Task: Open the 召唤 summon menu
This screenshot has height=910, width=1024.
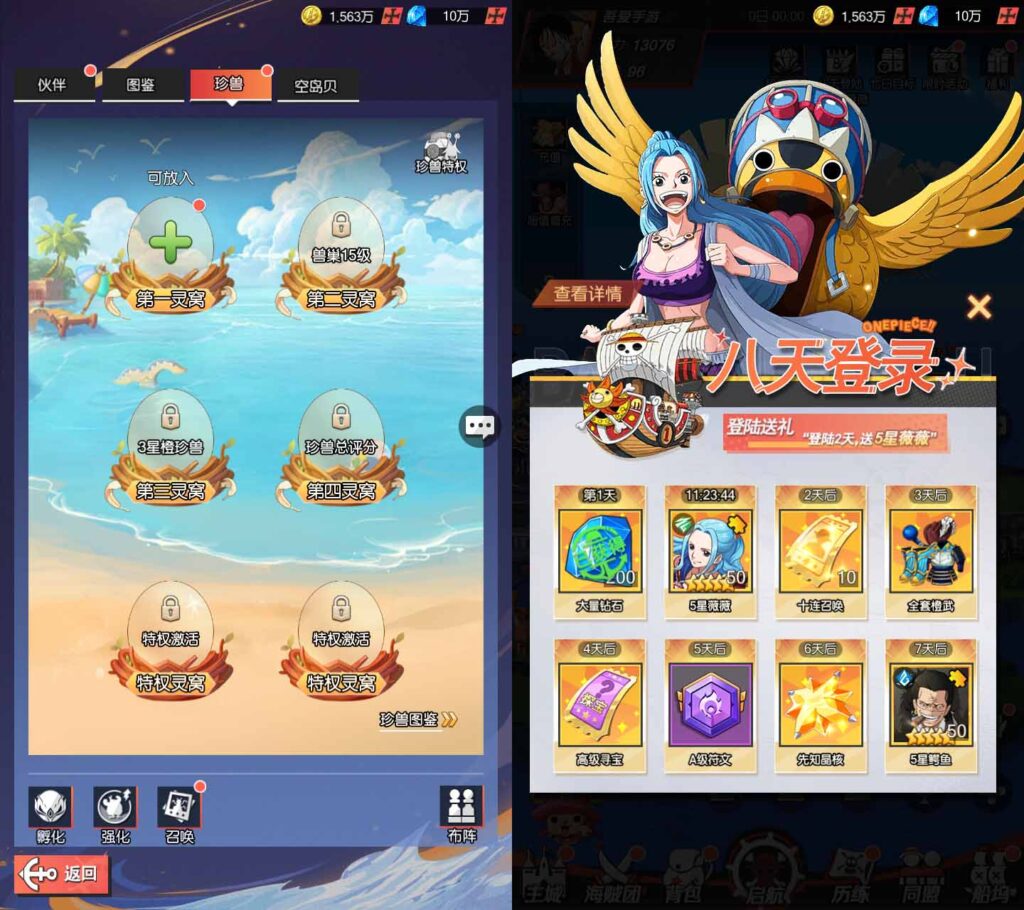Action: [x=179, y=813]
